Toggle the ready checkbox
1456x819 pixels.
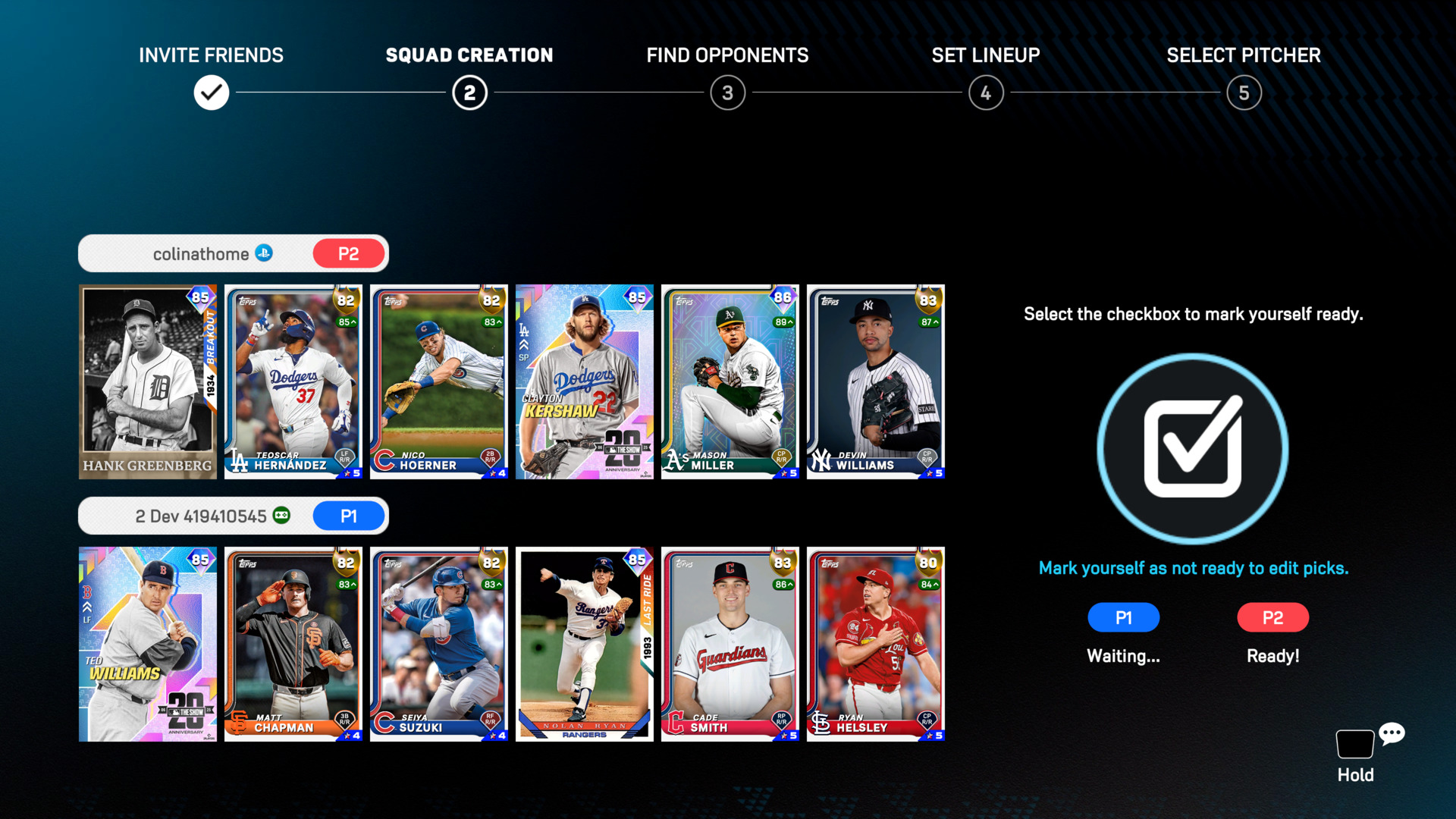click(1192, 448)
